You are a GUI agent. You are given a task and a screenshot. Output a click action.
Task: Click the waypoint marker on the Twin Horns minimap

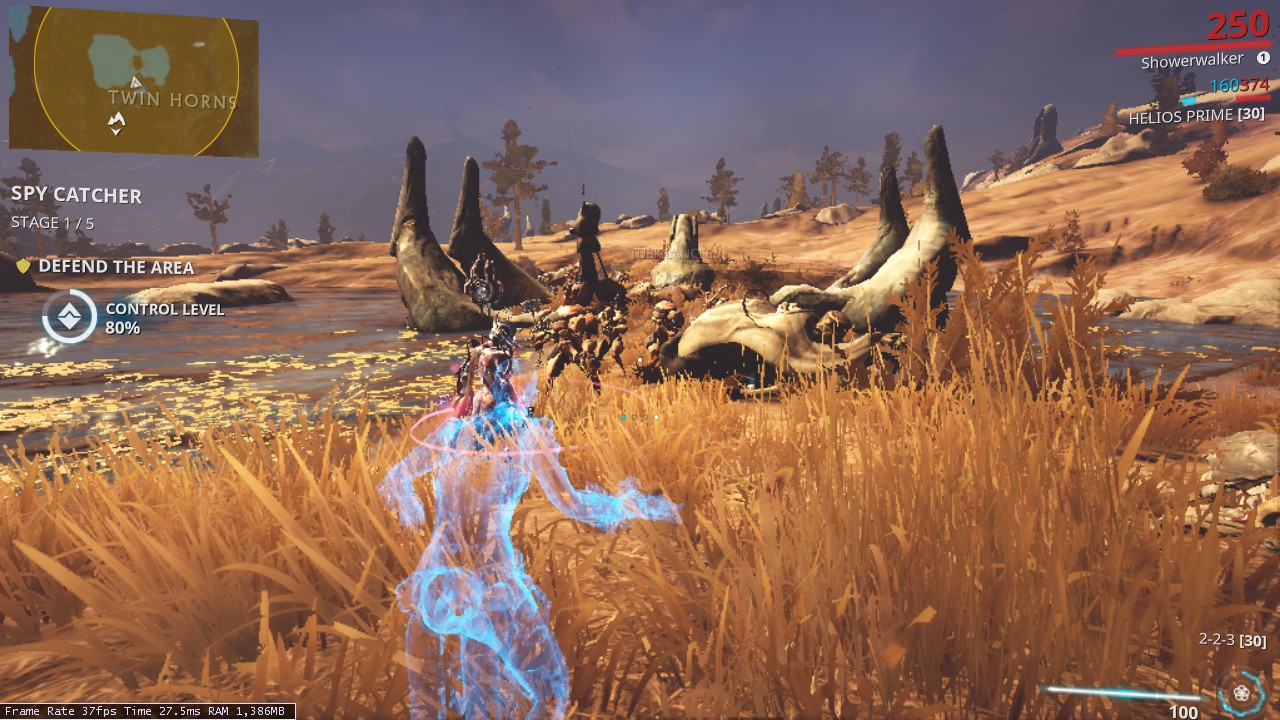135,82
